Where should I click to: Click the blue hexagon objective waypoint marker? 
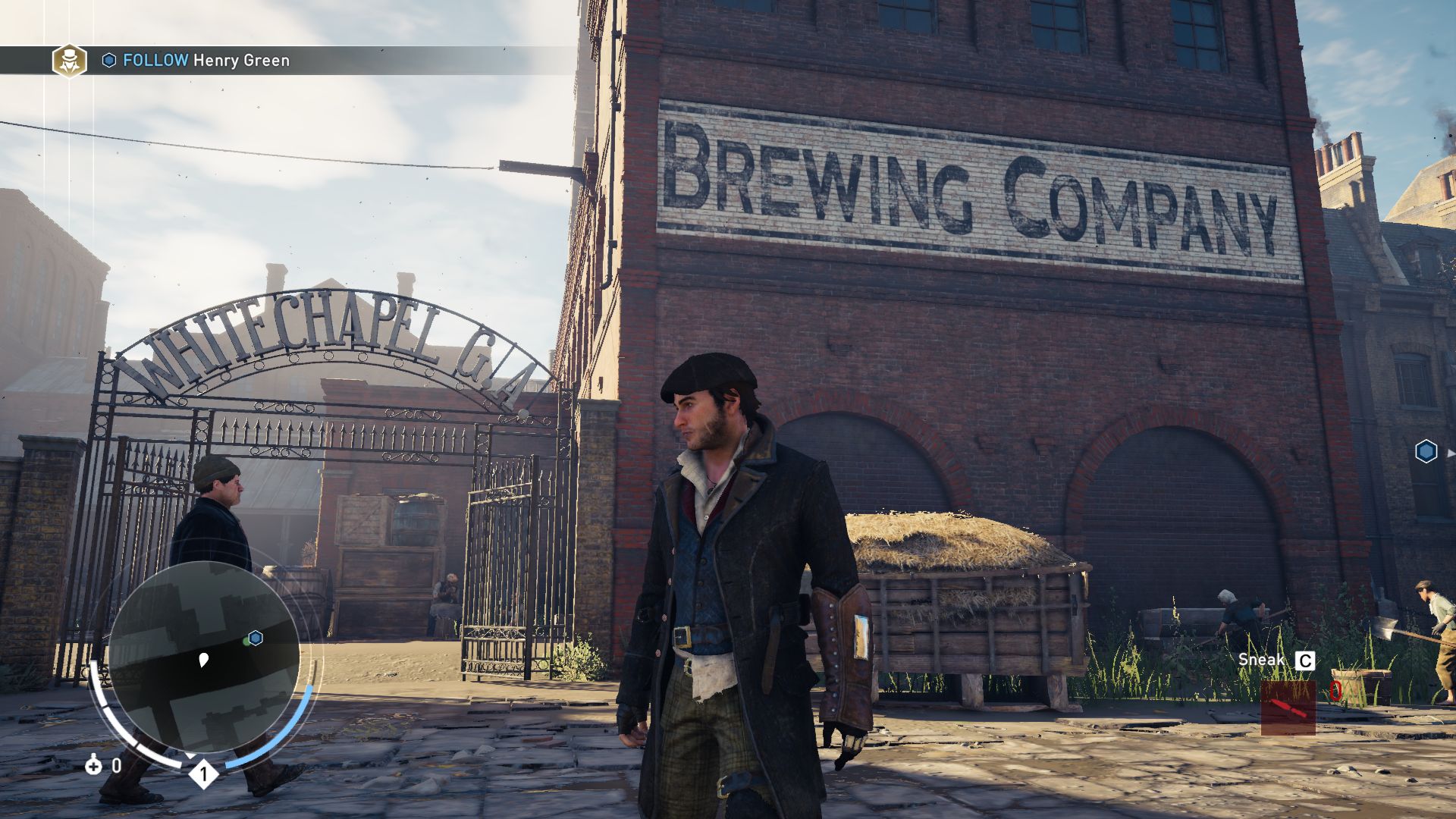pyautogui.click(x=1426, y=452)
